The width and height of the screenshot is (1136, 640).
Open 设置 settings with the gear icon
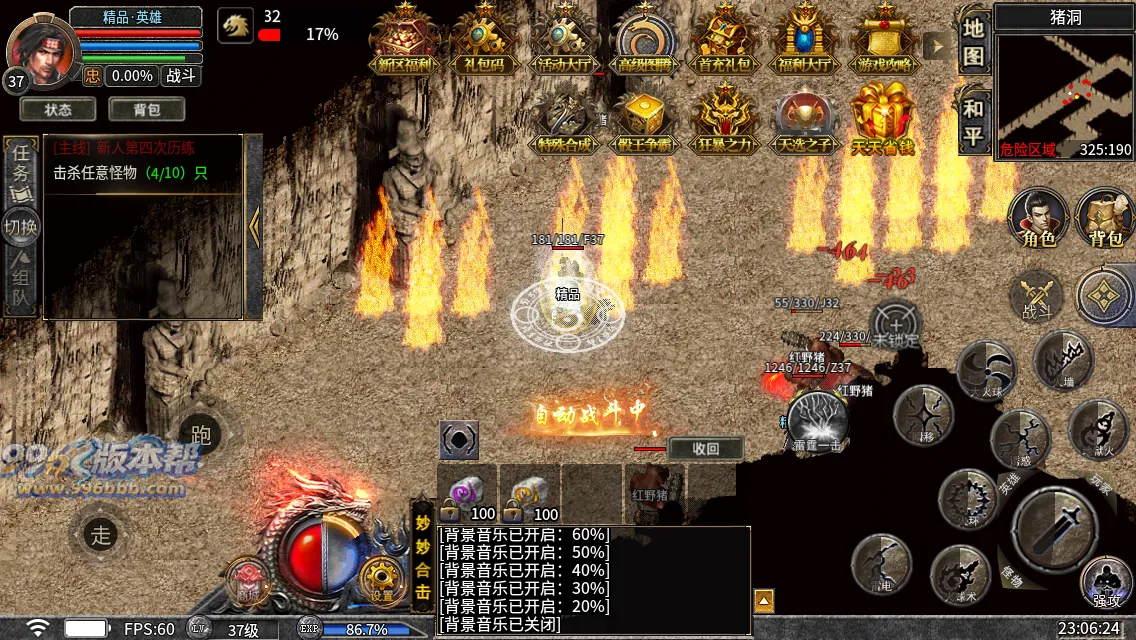382,580
